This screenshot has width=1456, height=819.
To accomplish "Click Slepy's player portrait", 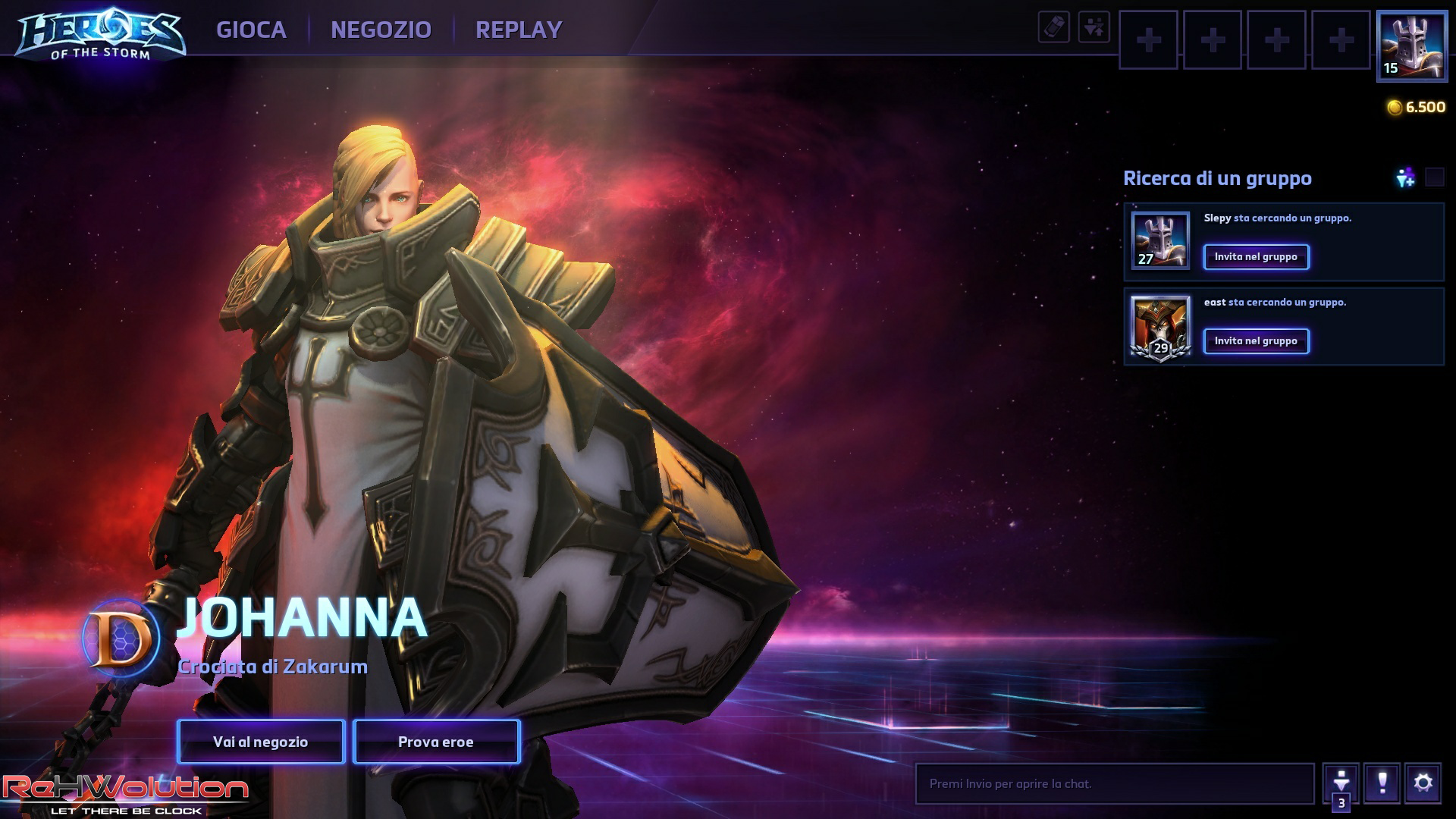I will coord(1160,240).
